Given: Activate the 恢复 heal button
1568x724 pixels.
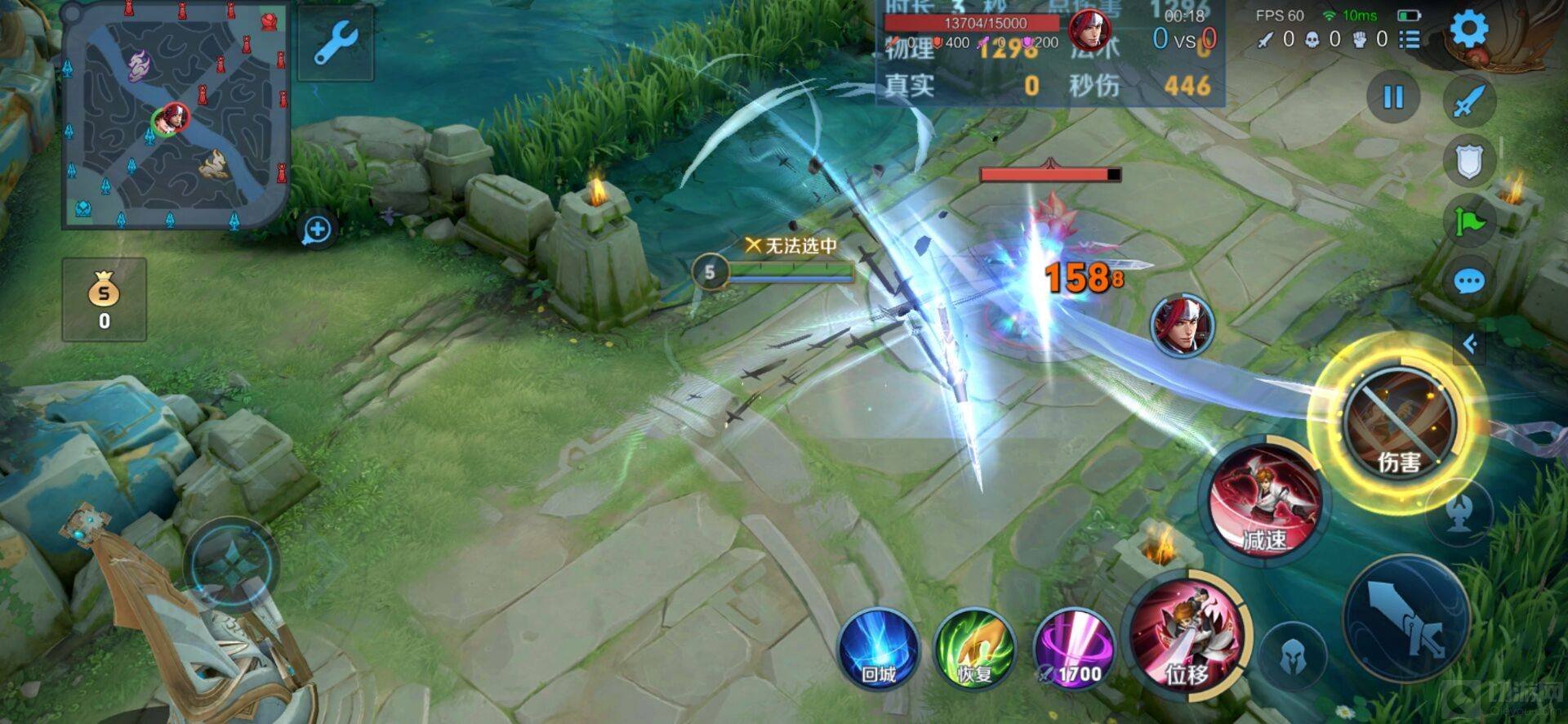Looking at the screenshot, I should (x=975, y=649).
